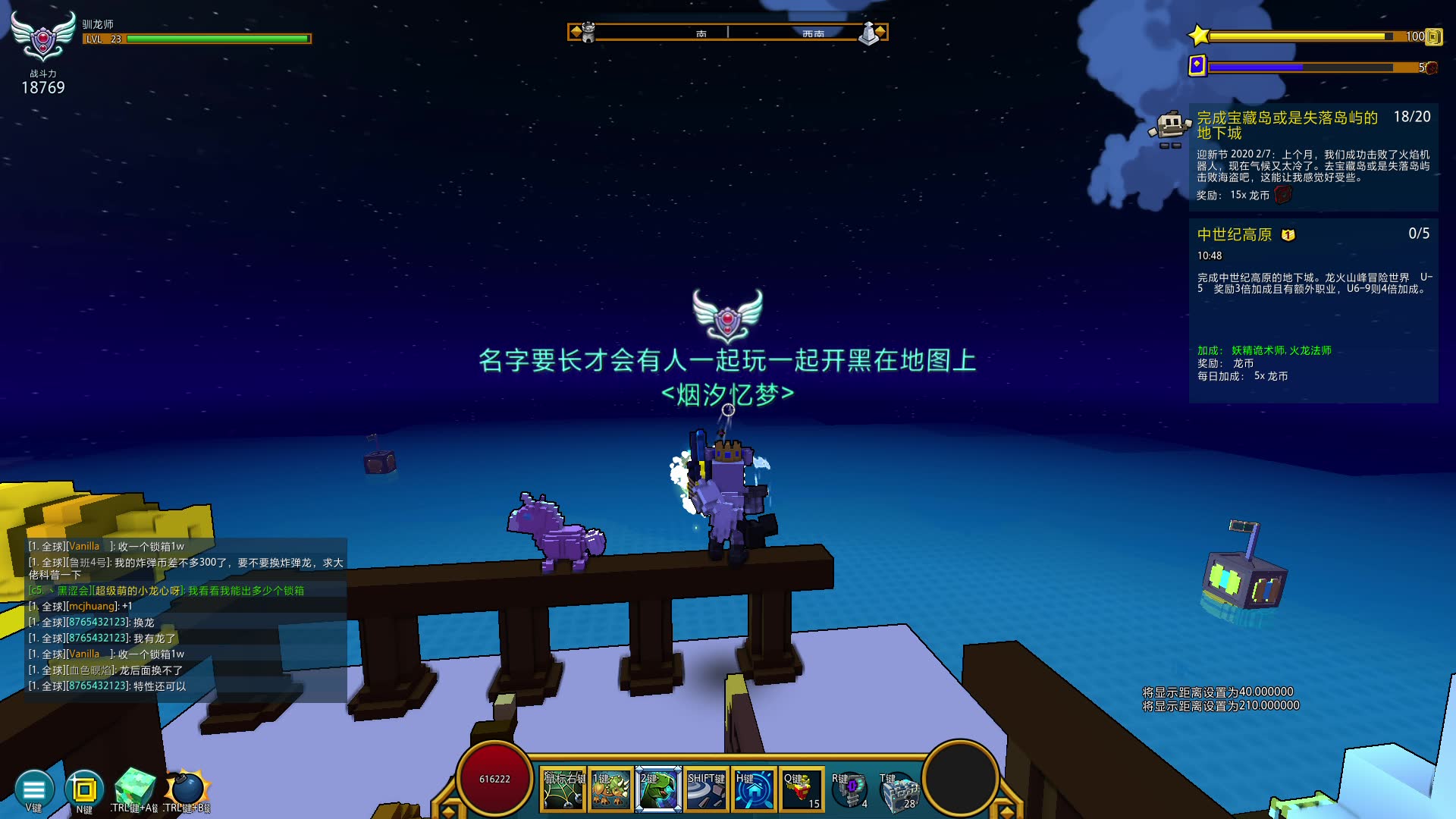
Task: Click the blue home teleport icon
Action: (x=754, y=789)
